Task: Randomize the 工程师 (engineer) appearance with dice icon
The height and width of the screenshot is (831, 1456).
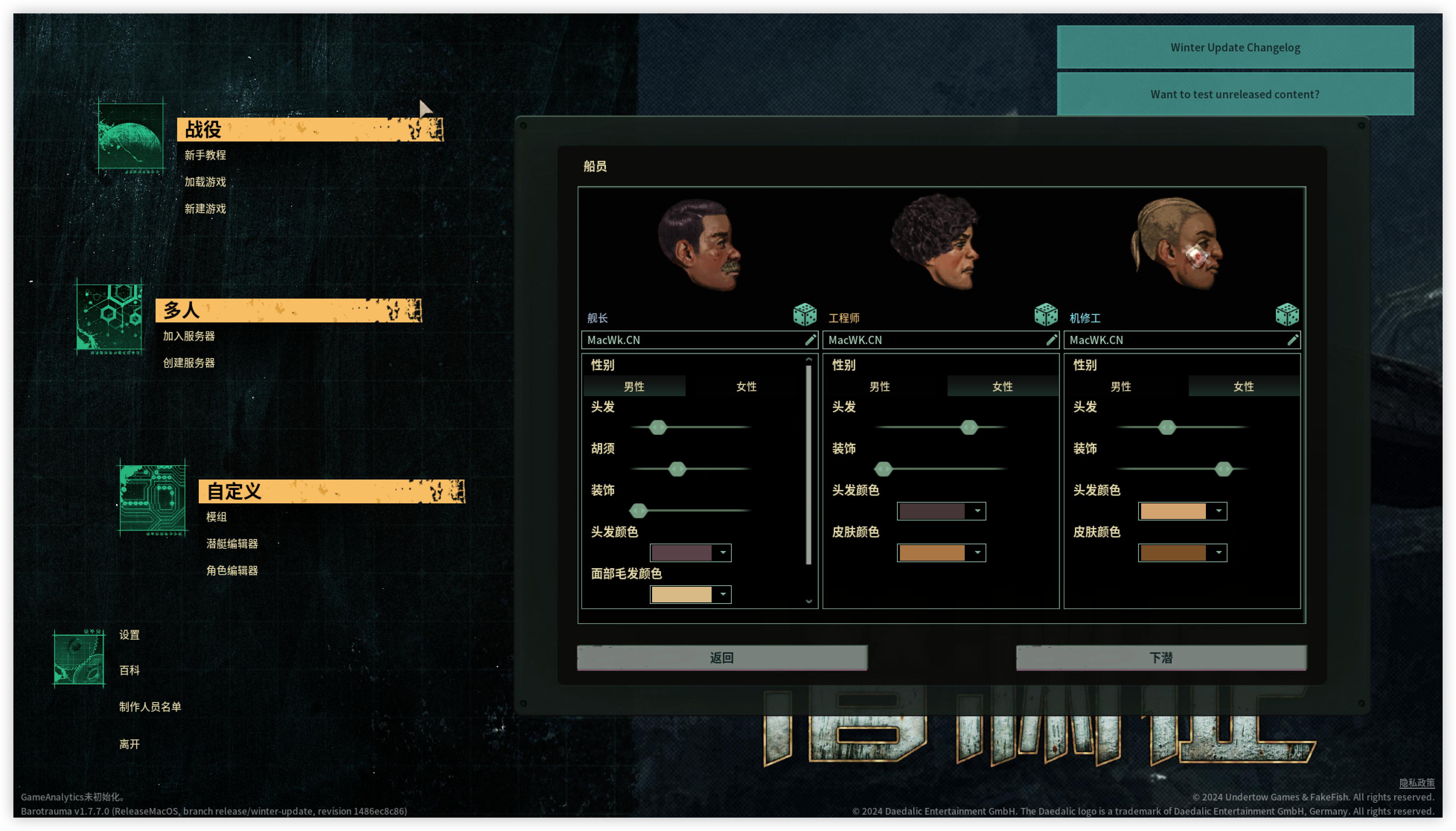Action: click(x=1046, y=314)
